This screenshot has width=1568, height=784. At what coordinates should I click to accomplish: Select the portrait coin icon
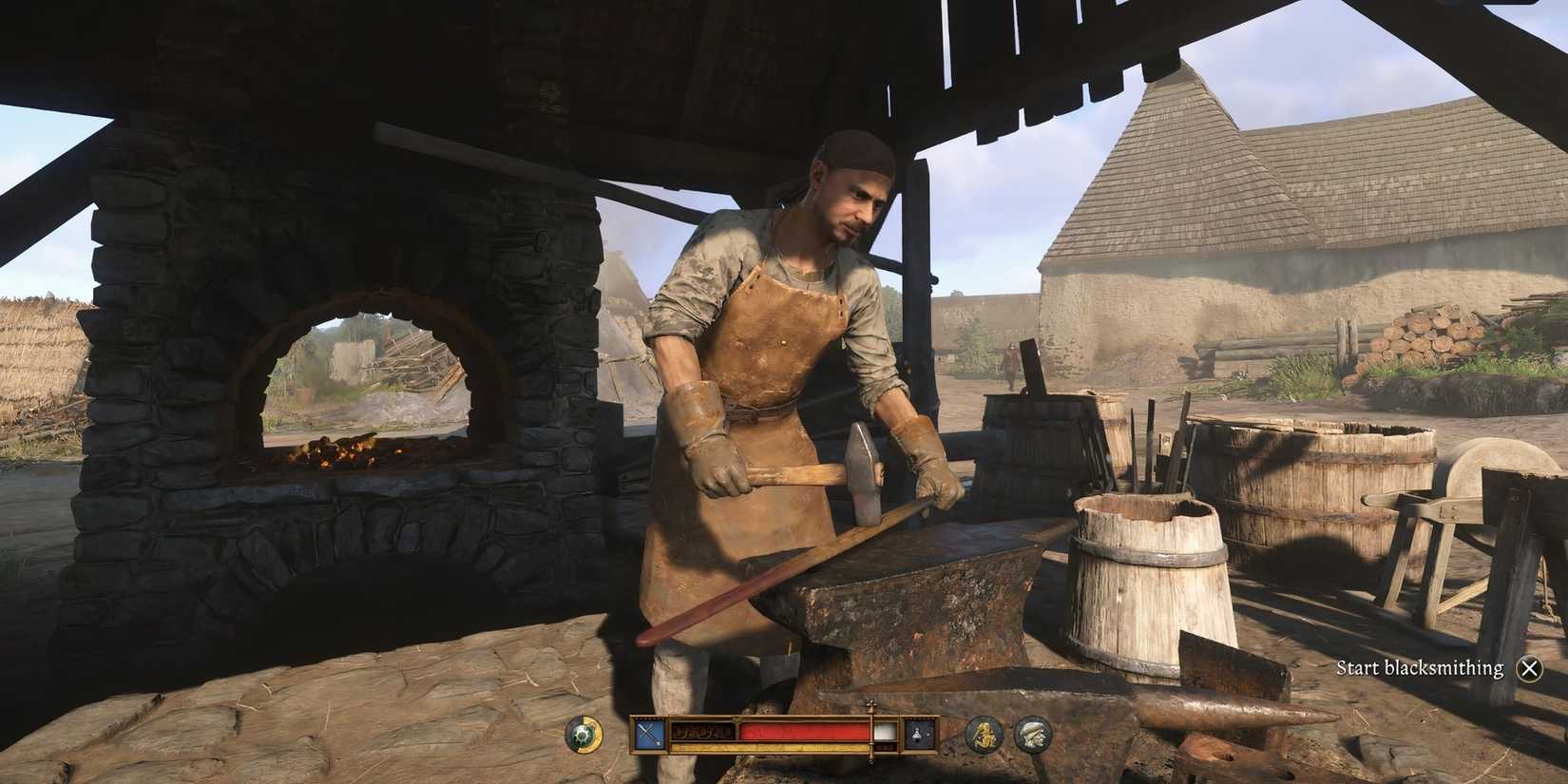pyautogui.click(x=1032, y=734)
